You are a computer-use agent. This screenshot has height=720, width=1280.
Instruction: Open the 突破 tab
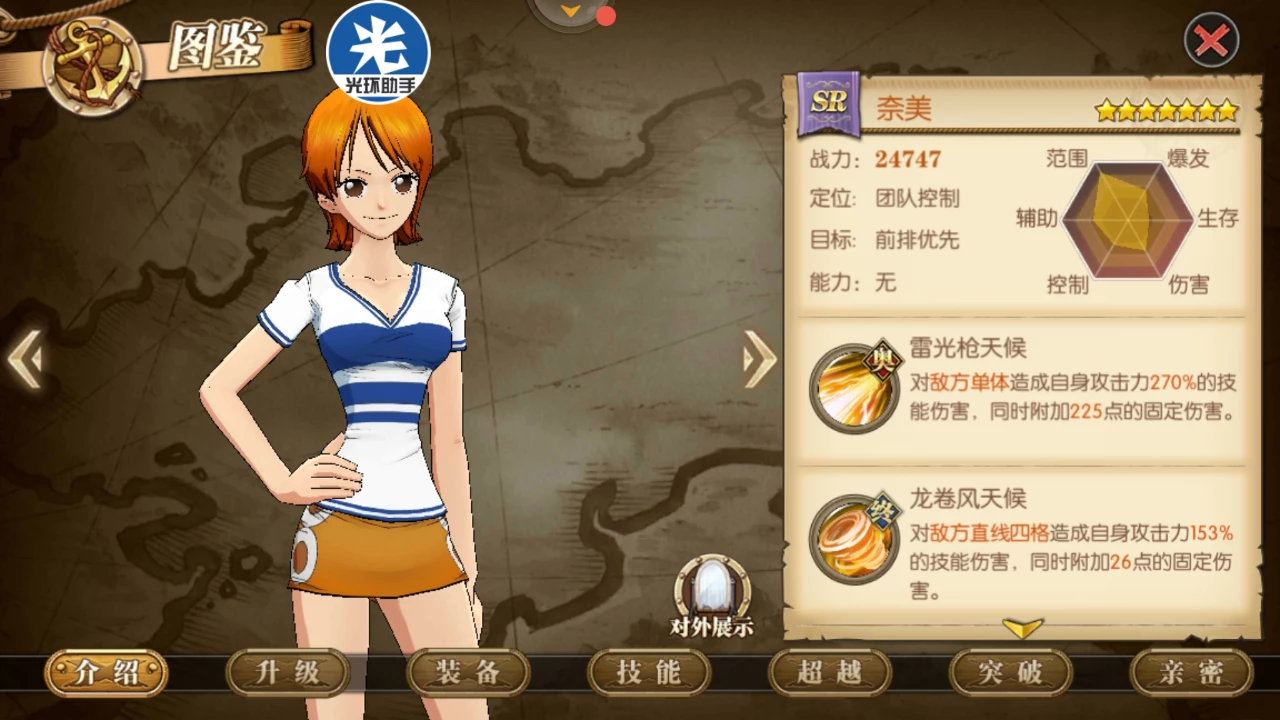(x=1010, y=672)
